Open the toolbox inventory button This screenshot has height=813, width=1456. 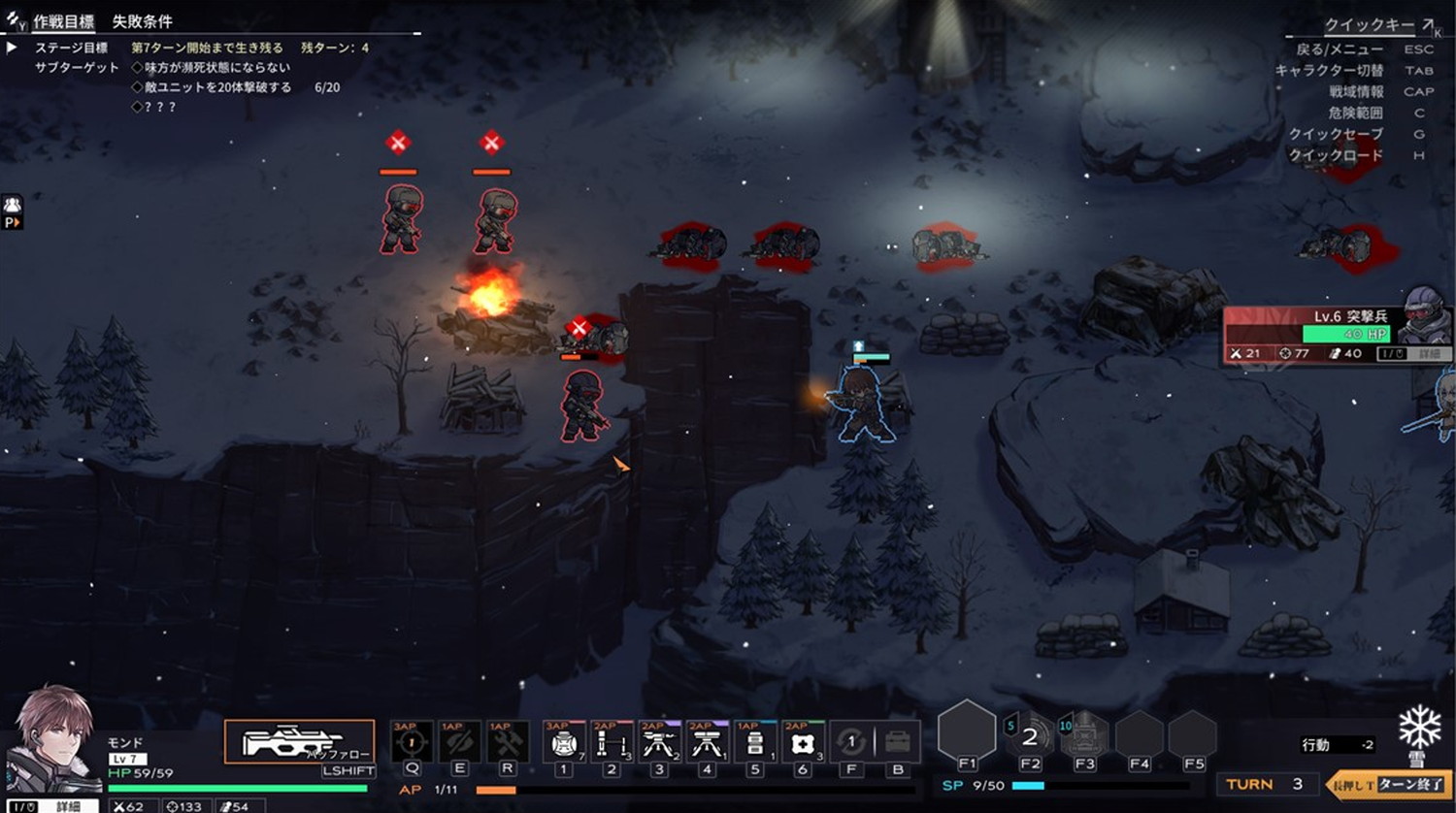(898, 743)
